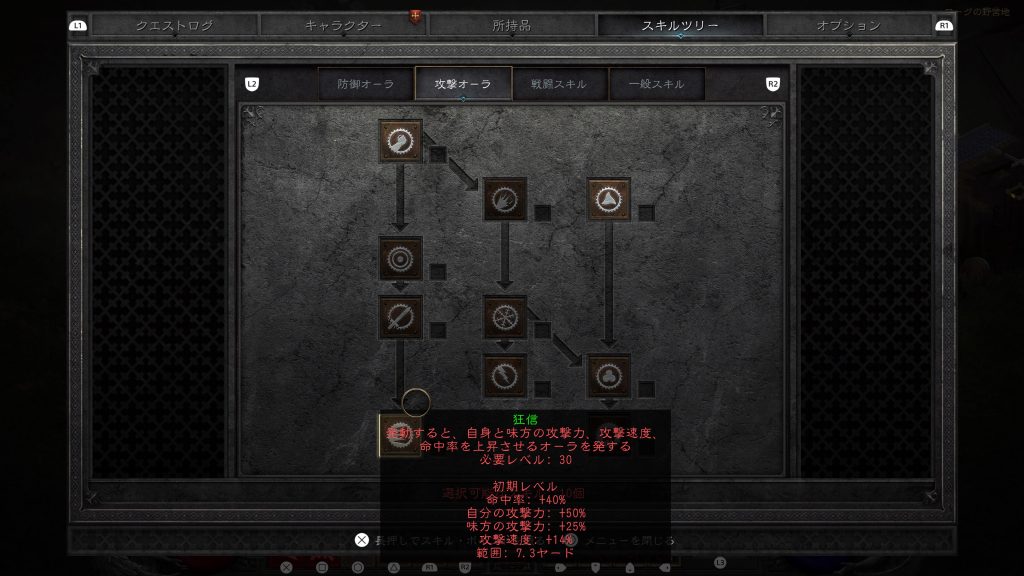Select the Might aura skill icon
This screenshot has height=576, width=1024.
point(400,141)
